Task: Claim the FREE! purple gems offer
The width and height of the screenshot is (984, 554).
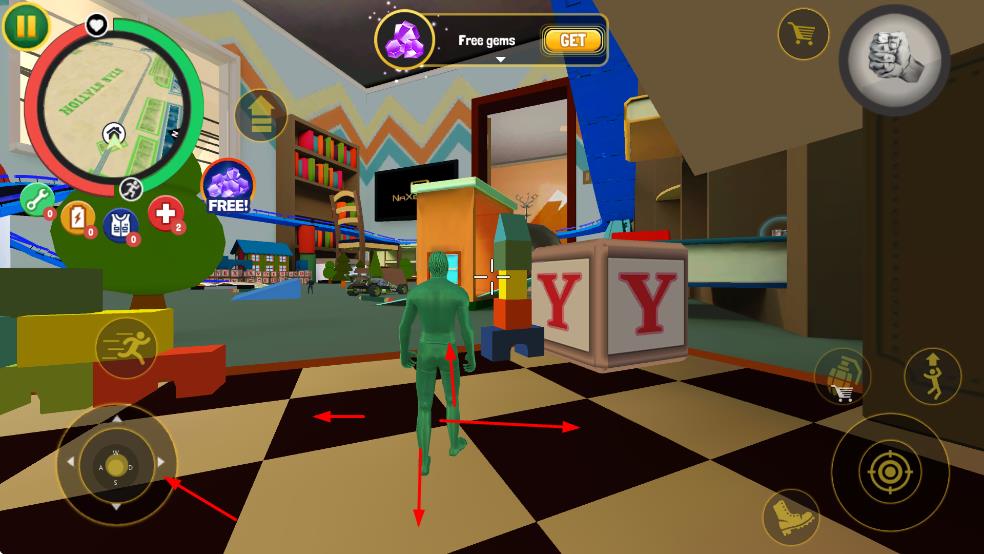Action: tap(228, 187)
